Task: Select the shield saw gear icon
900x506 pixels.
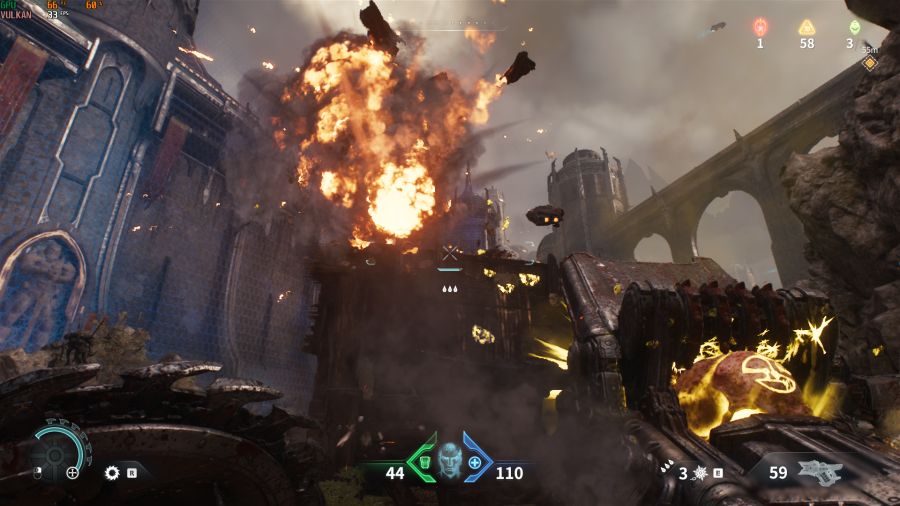Action: point(112,472)
